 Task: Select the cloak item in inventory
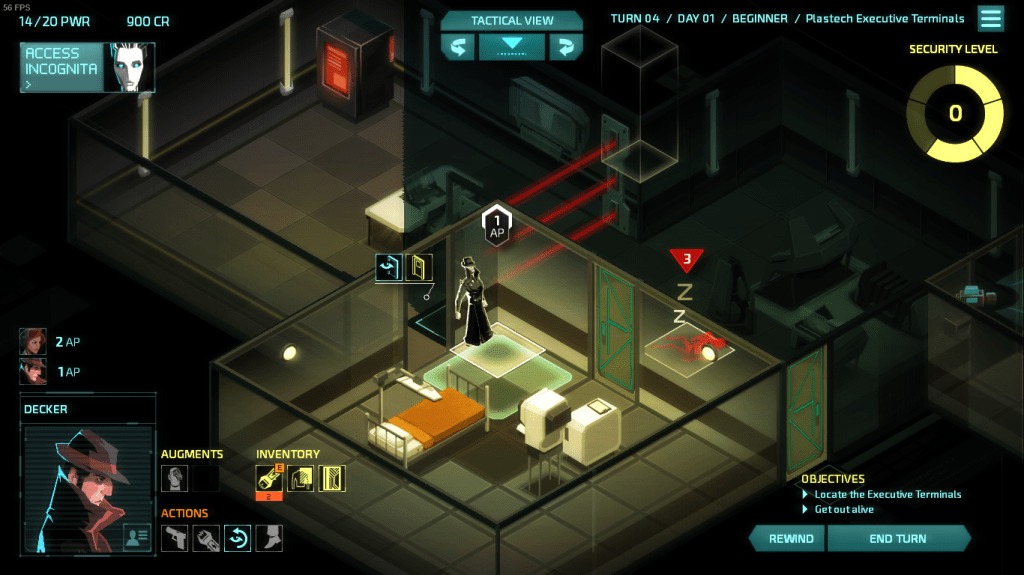[301, 478]
